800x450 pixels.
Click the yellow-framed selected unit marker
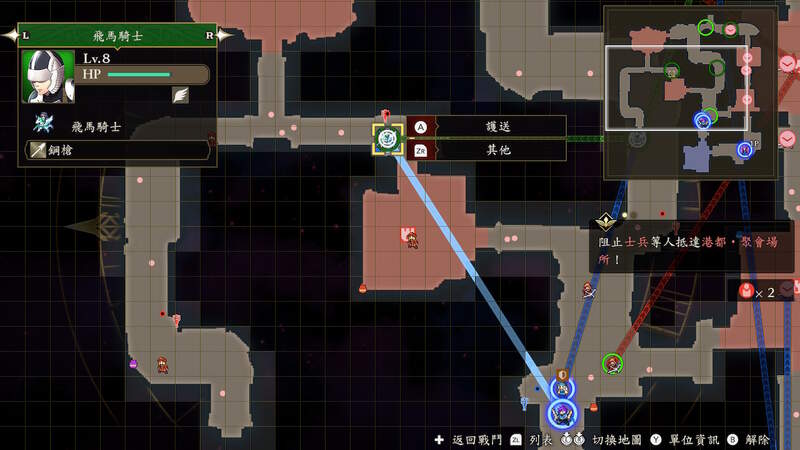388,139
